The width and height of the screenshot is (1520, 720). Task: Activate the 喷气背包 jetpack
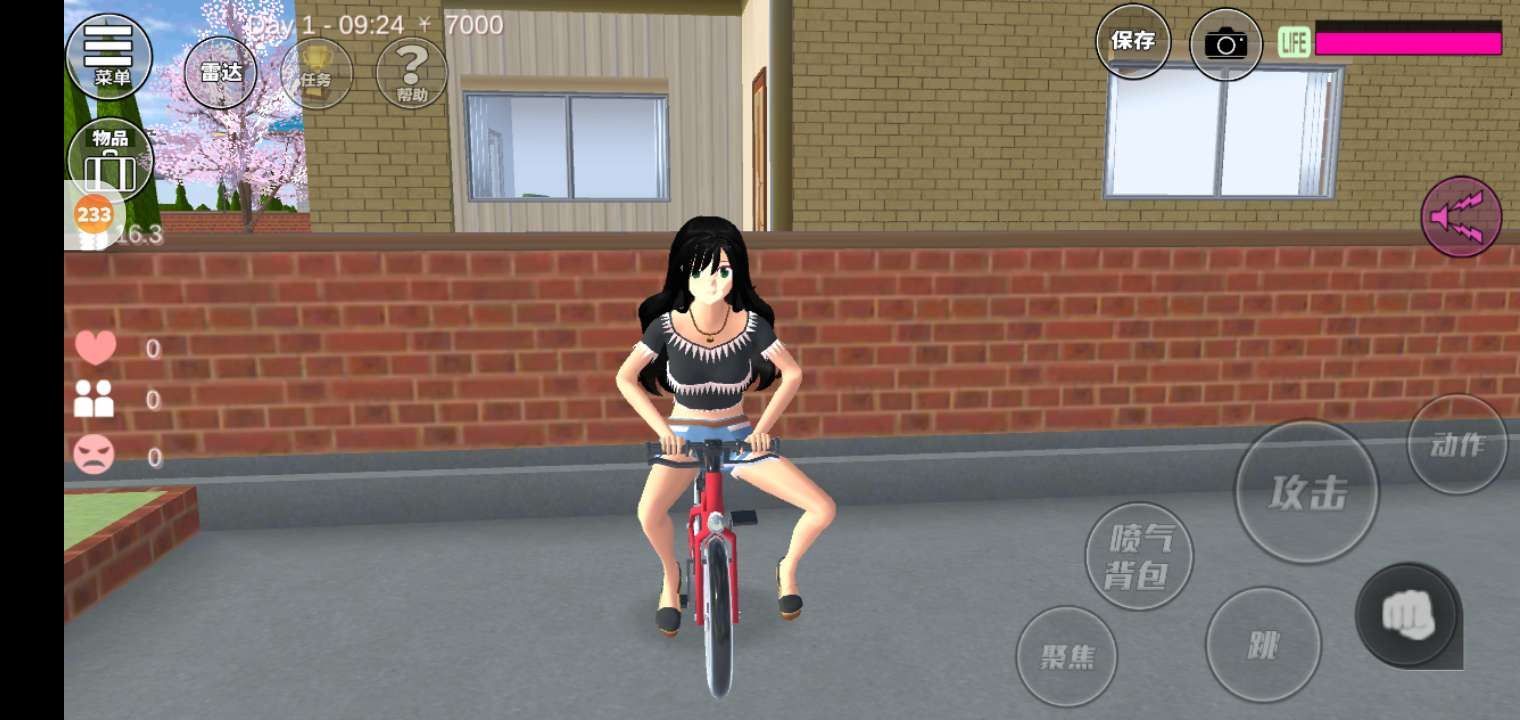tap(1139, 556)
